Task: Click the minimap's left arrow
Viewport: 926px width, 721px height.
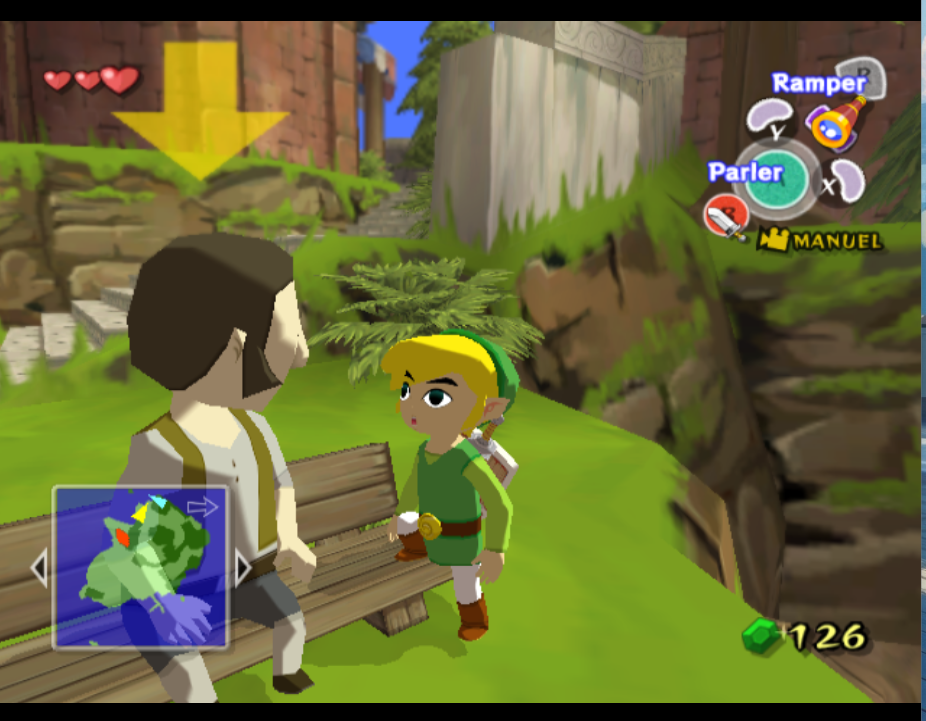Action: 39,568
